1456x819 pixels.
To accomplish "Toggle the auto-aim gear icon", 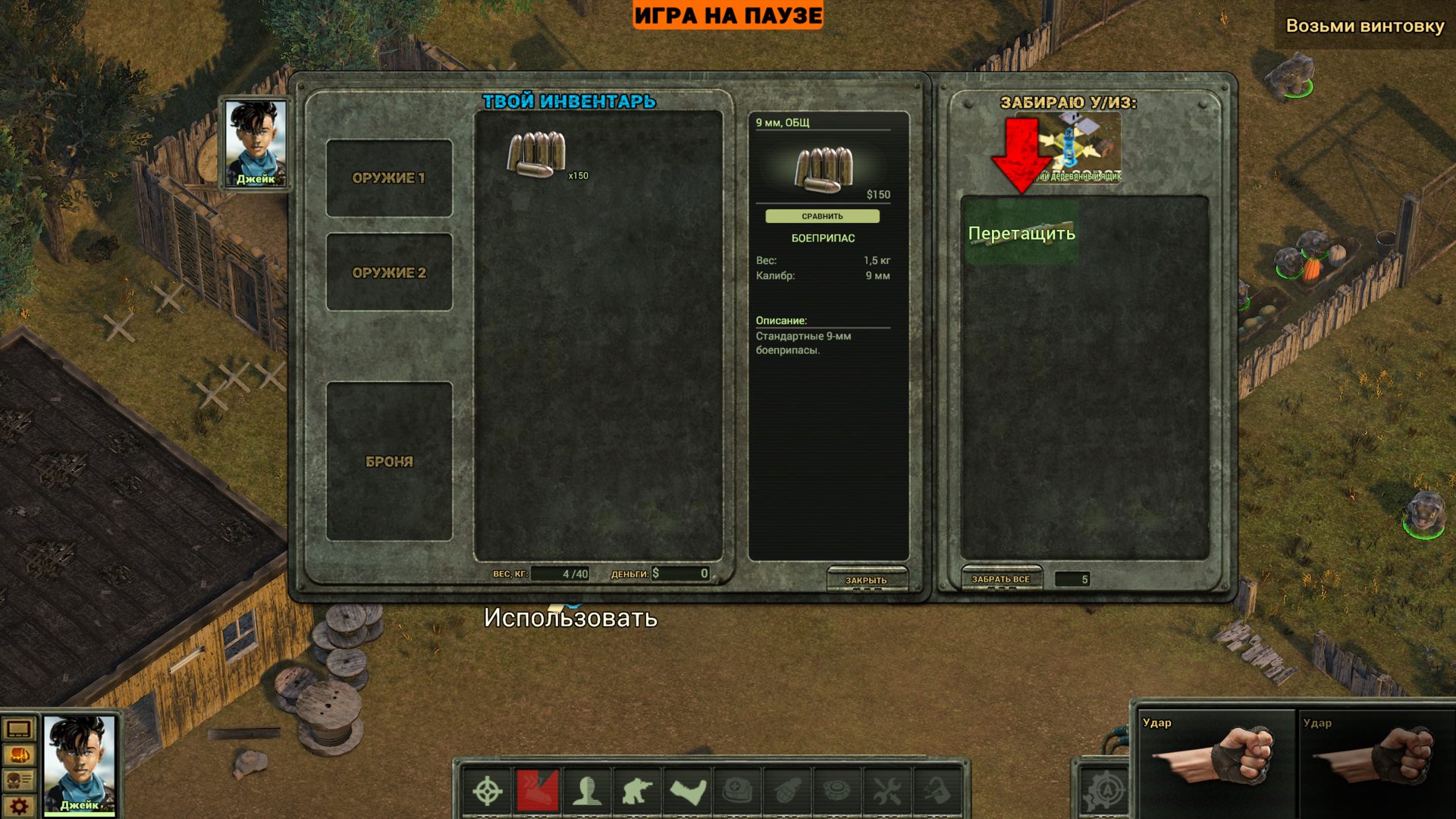I will (1105, 792).
